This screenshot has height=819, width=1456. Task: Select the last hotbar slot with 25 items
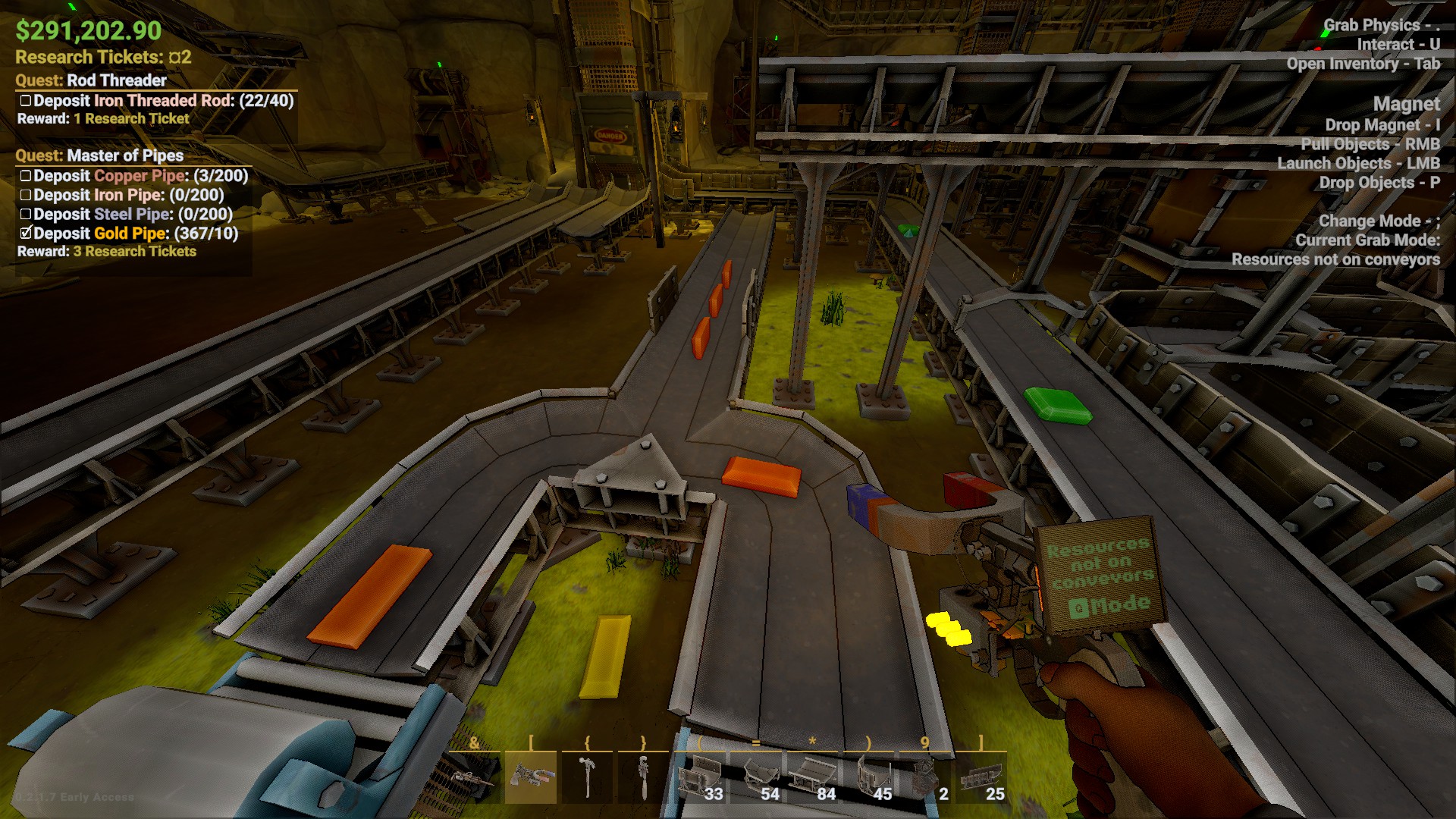[x=982, y=777]
